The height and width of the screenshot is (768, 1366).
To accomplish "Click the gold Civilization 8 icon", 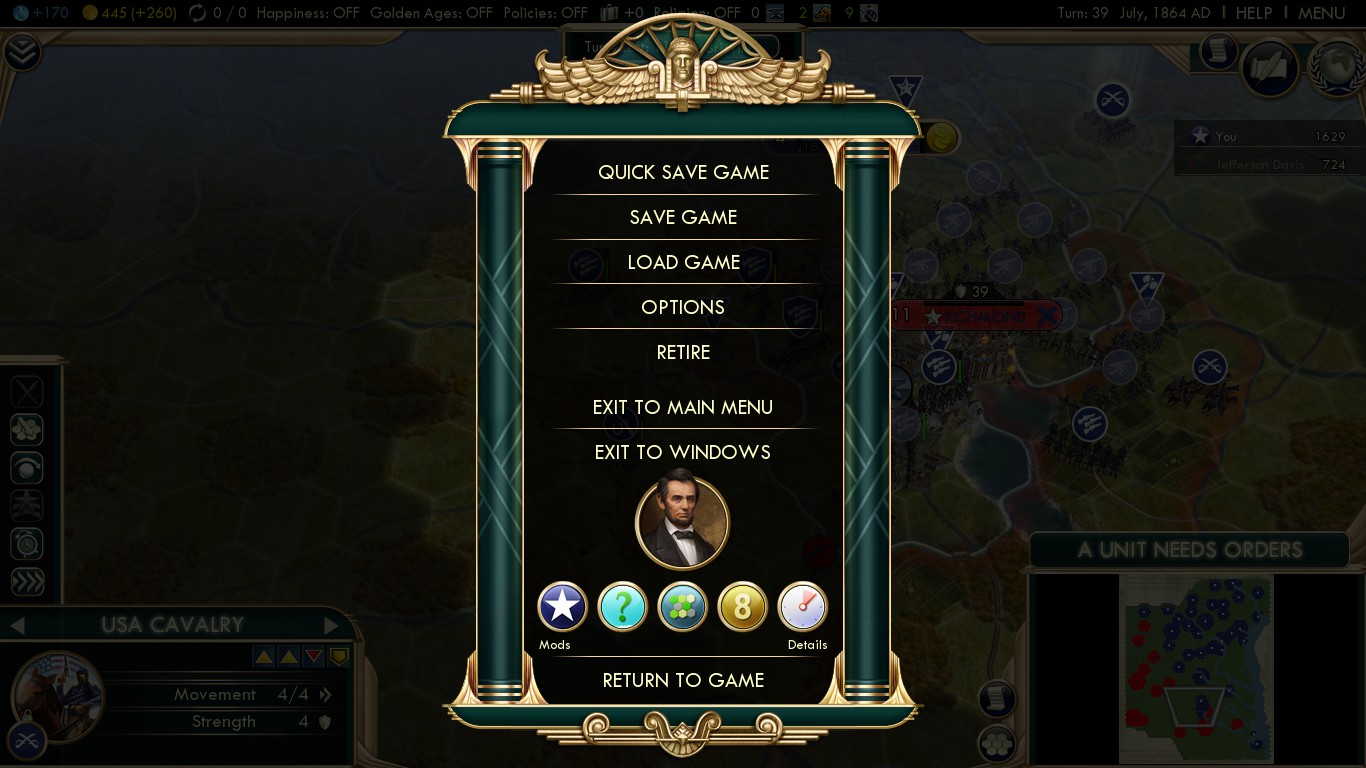I will point(742,606).
